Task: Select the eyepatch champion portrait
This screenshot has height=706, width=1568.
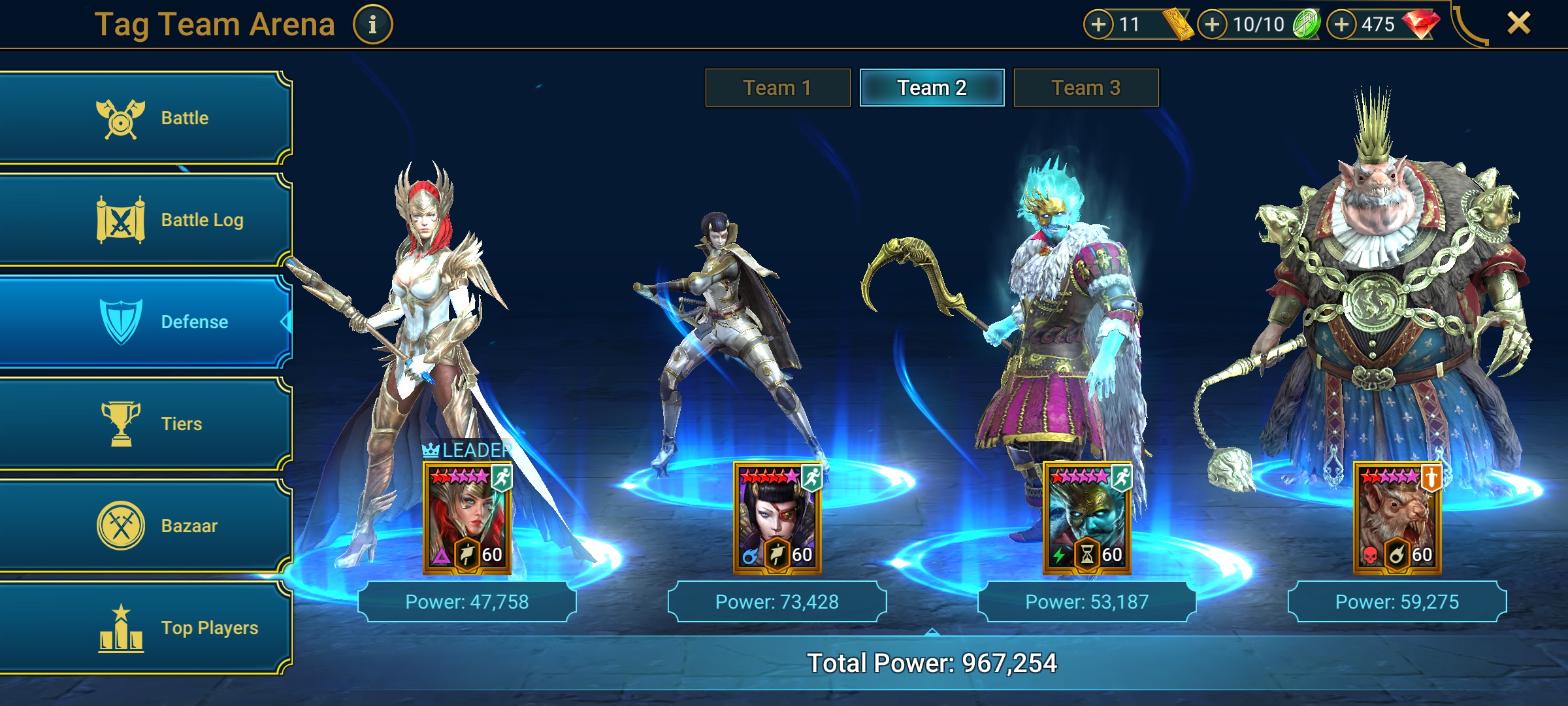Action: (x=777, y=518)
